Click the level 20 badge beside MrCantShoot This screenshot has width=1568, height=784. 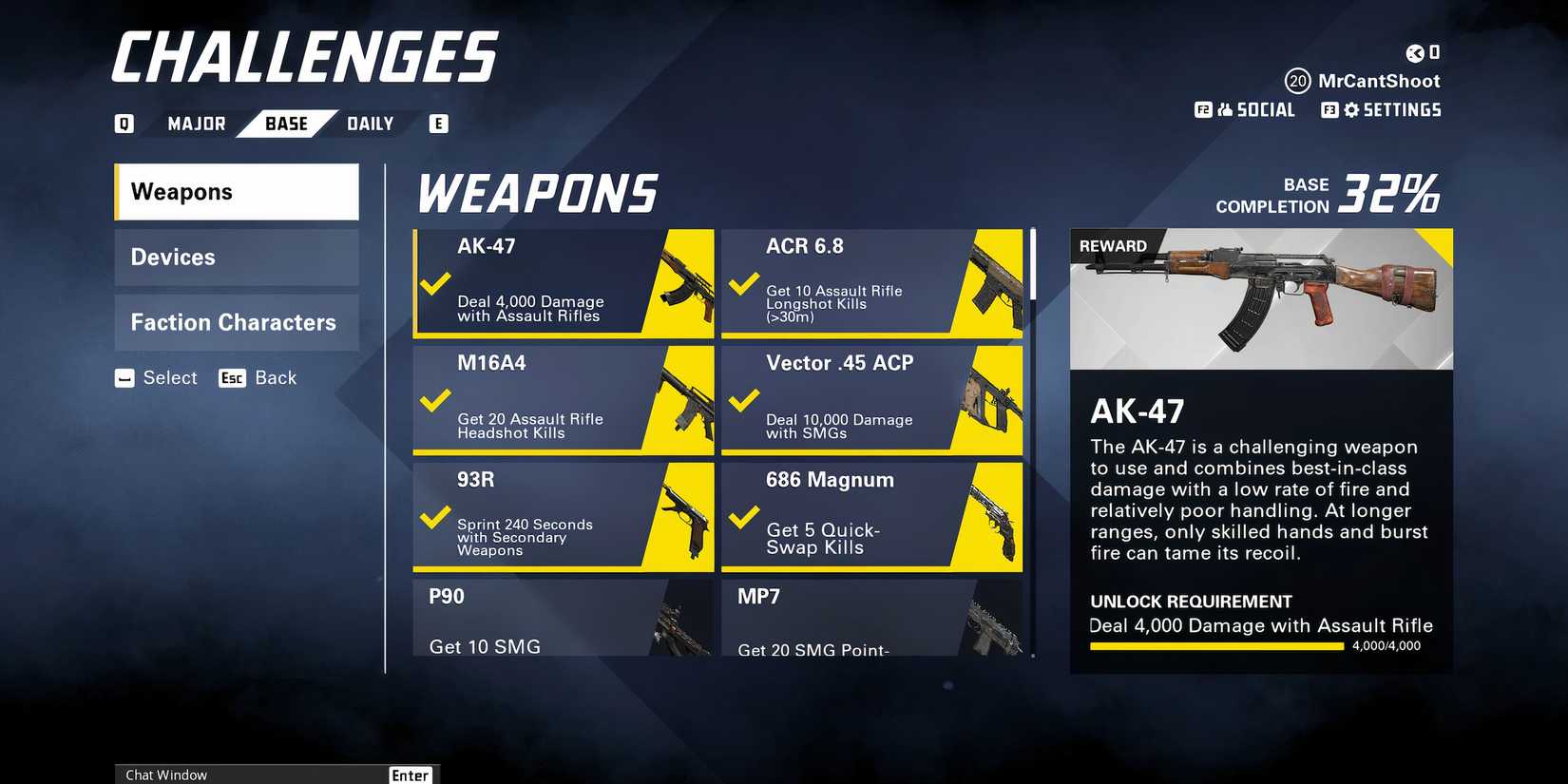(1297, 82)
